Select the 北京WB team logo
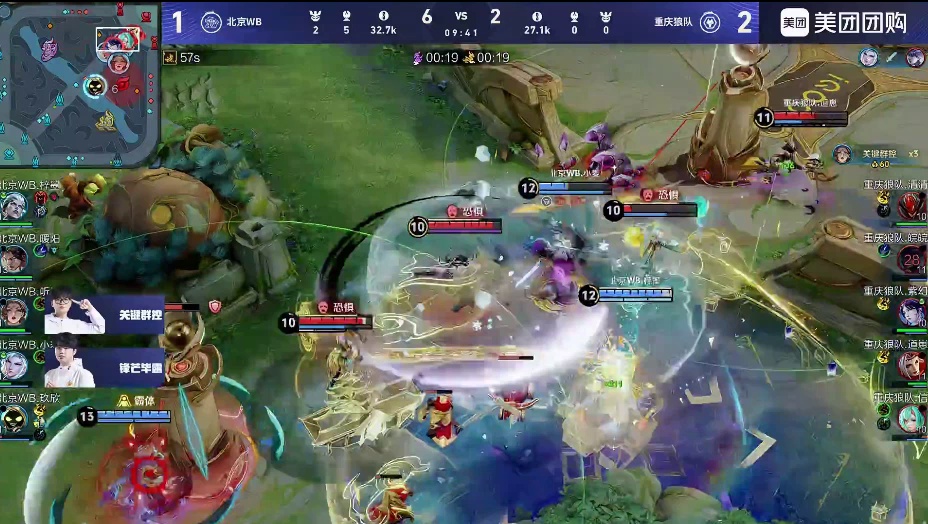928x524 pixels. click(x=211, y=22)
